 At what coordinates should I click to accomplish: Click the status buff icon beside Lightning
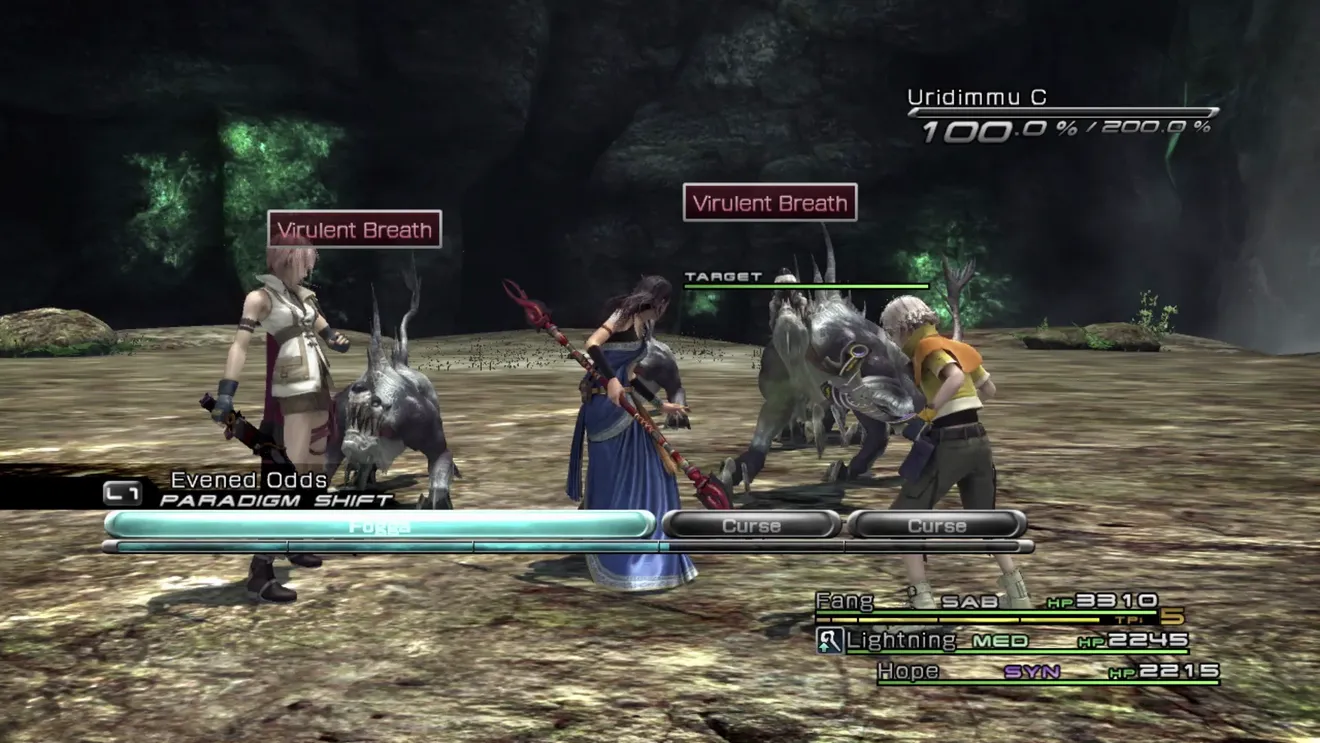830,641
